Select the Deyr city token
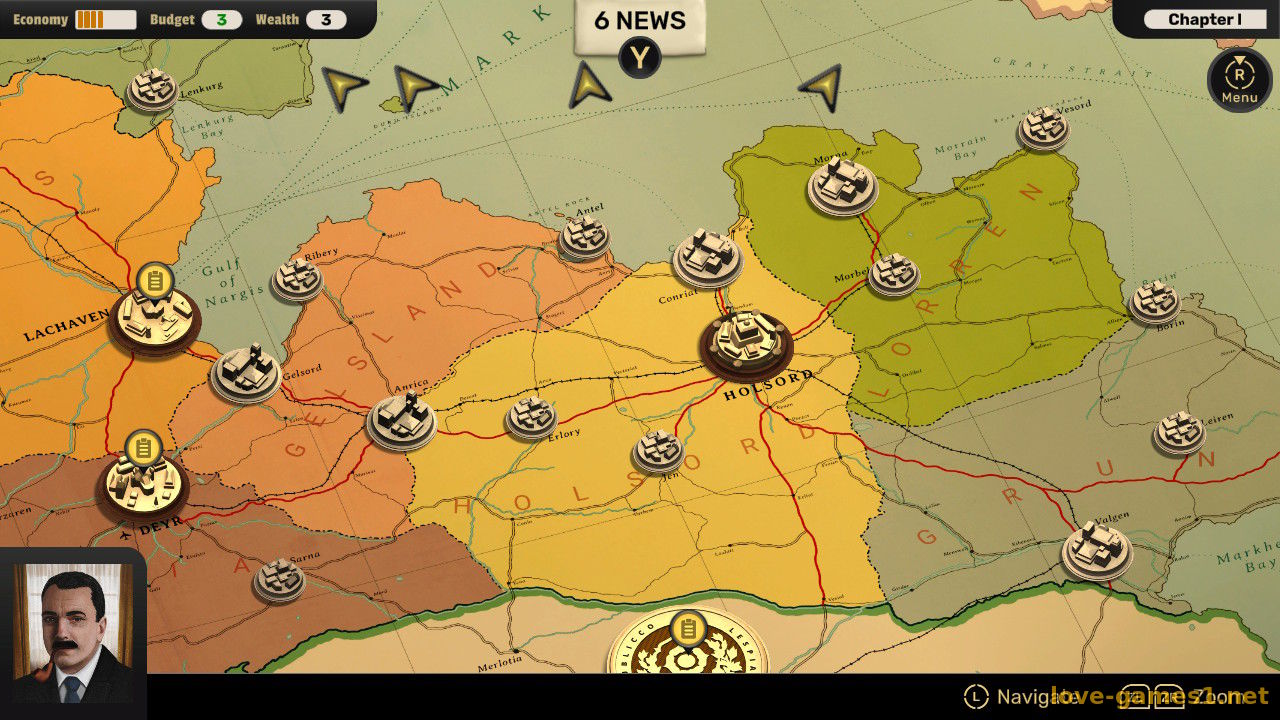The height and width of the screenshot is (720, 1280). (x=143, y=485)
